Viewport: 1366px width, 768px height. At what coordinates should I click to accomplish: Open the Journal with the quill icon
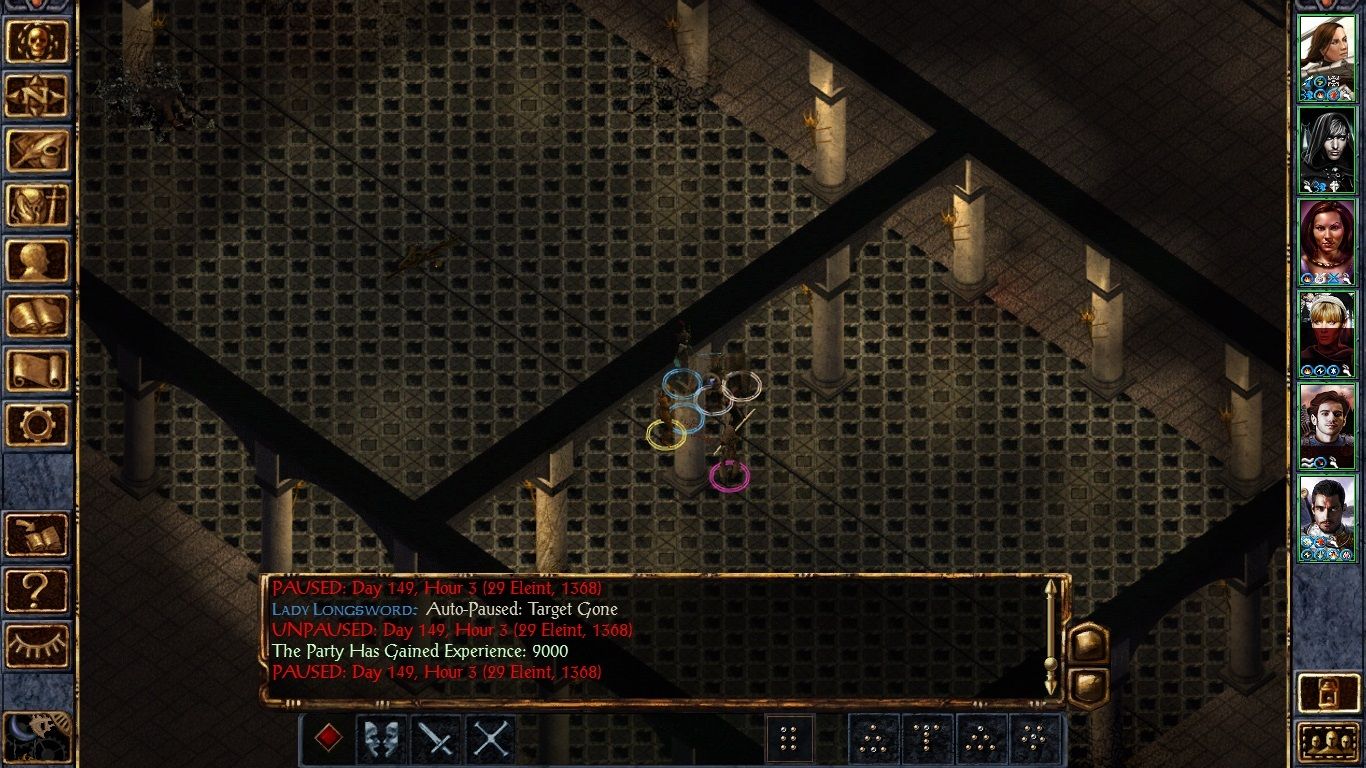coord(37,150)
